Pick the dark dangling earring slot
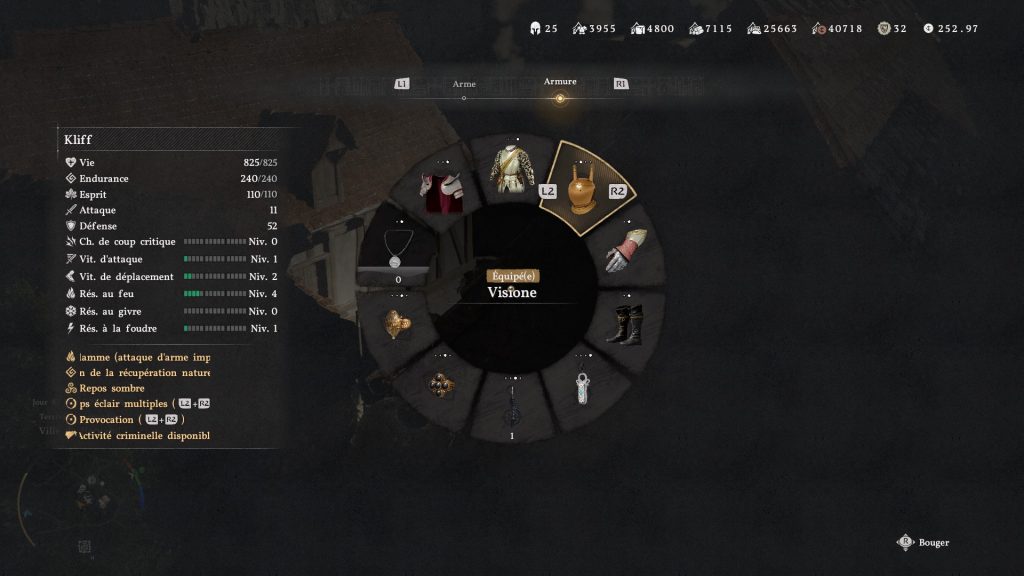The width and height of the screenshot is (1024, 576). point(512,405)
